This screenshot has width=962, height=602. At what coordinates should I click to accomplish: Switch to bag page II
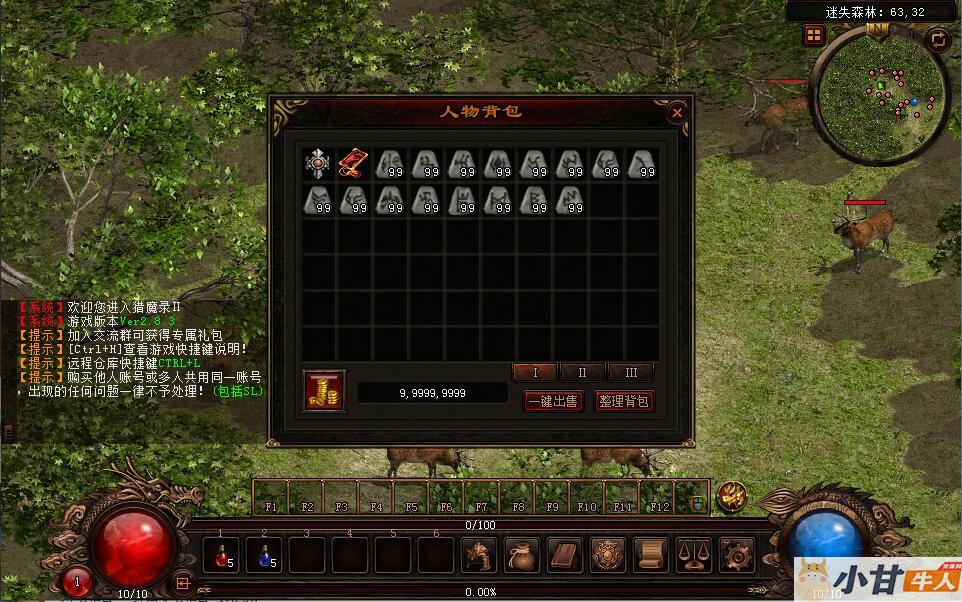click(583, 372)
